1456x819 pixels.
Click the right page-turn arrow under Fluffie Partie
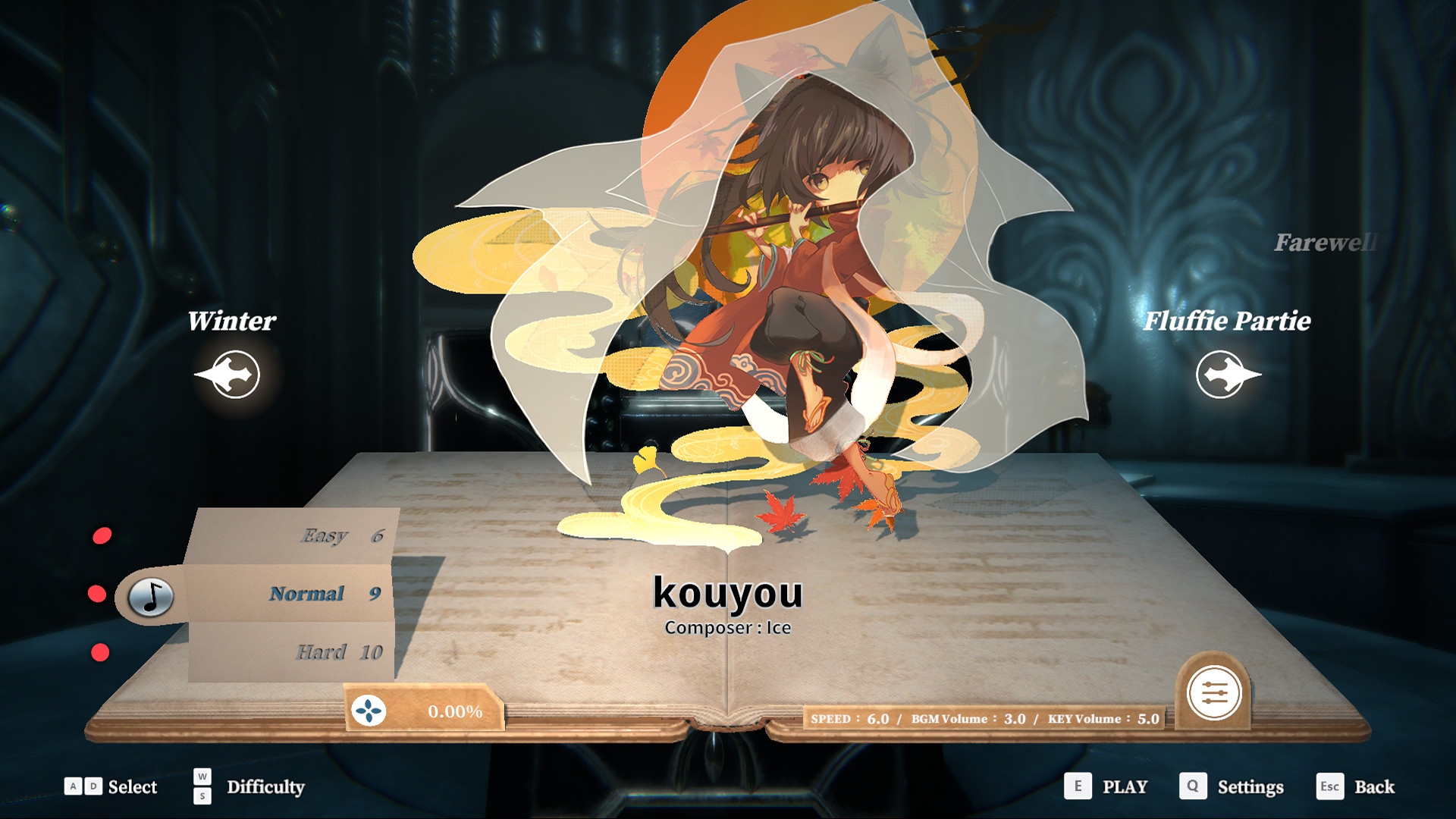[x=1228, y=374]
